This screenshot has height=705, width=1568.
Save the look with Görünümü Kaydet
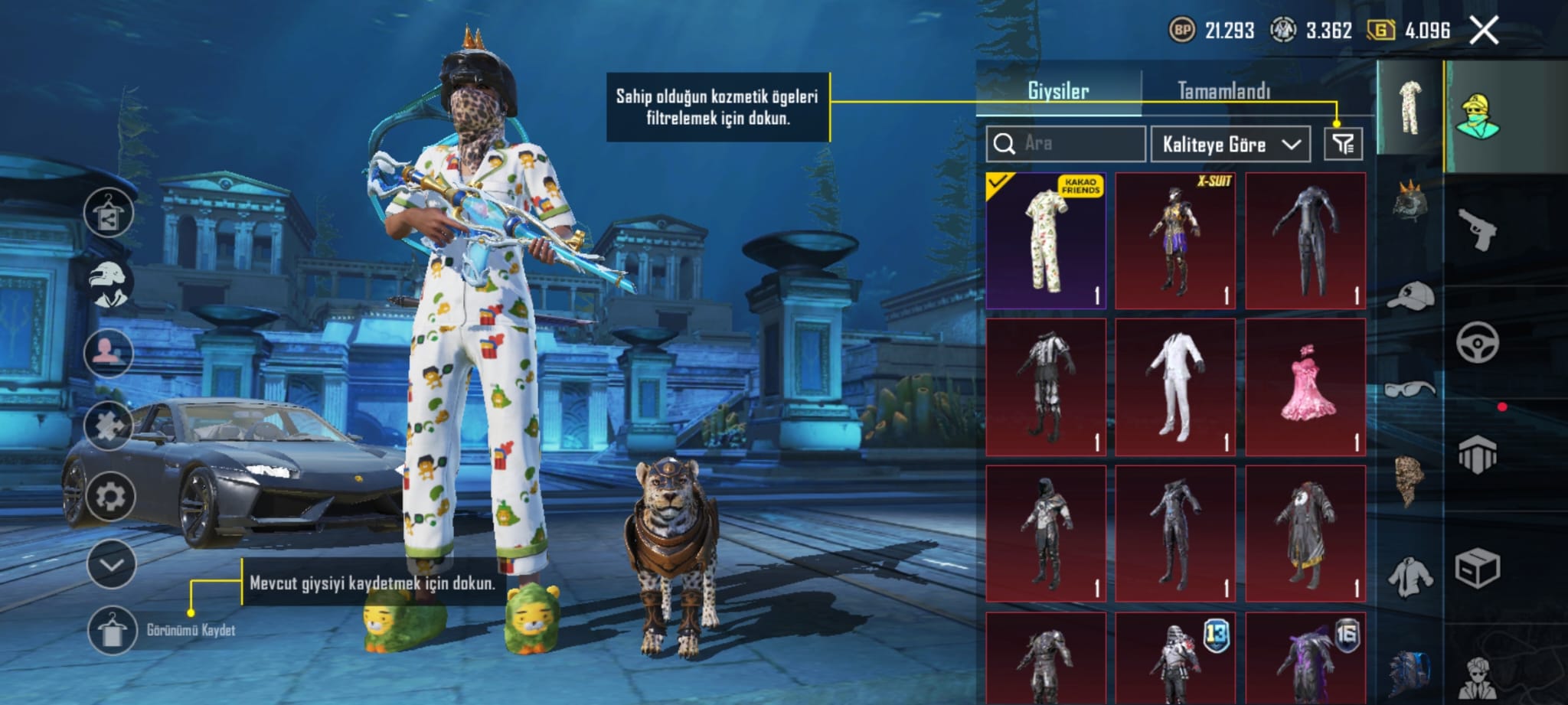(112, 630)
